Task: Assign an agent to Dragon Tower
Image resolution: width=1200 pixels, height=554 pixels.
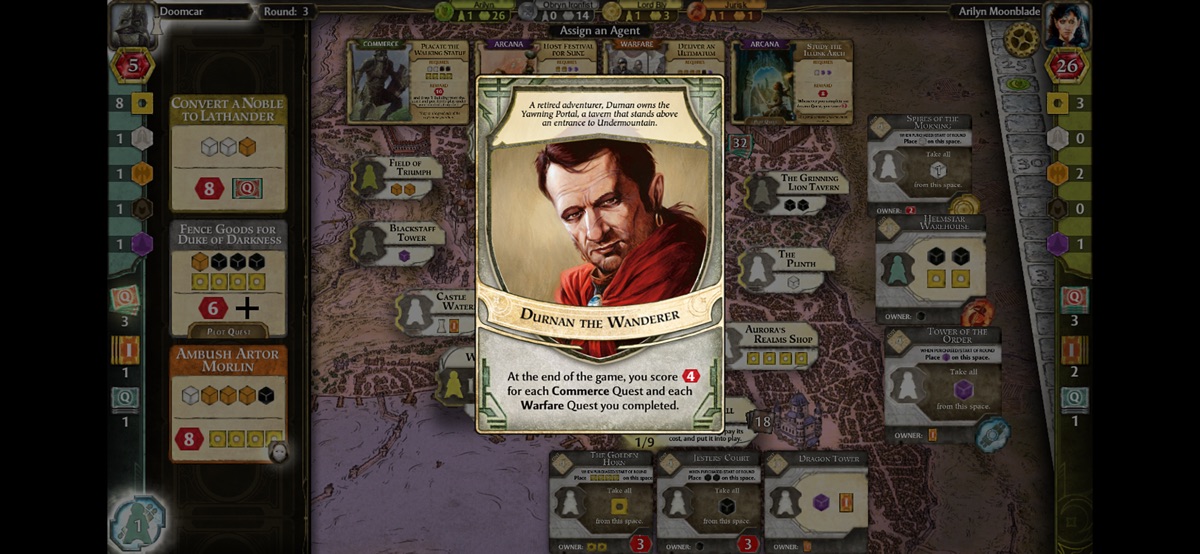Action: 815,497
